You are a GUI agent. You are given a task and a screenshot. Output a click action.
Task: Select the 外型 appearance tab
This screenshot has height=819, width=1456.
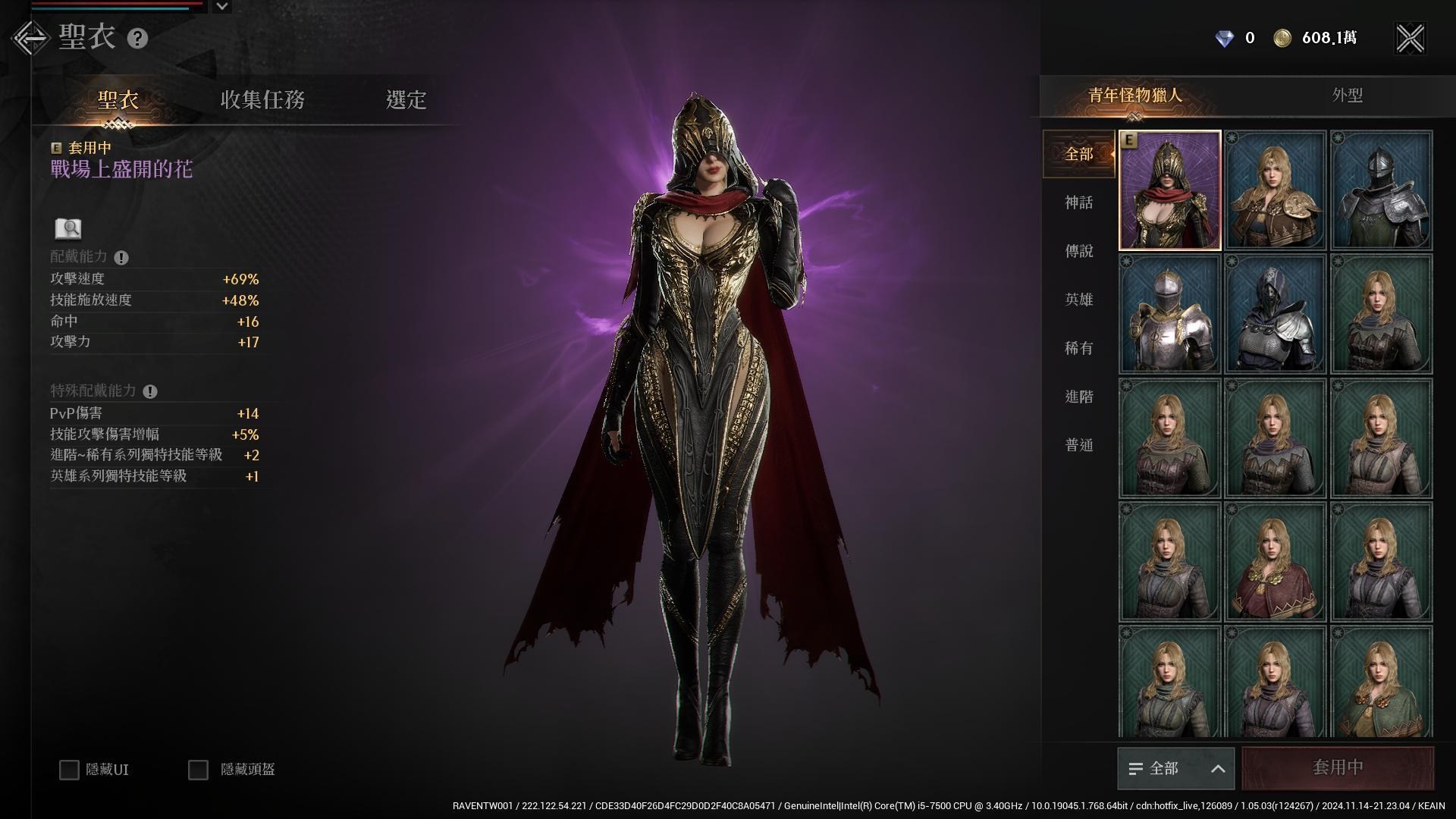pyautogui.click(x=1347, y=96)
